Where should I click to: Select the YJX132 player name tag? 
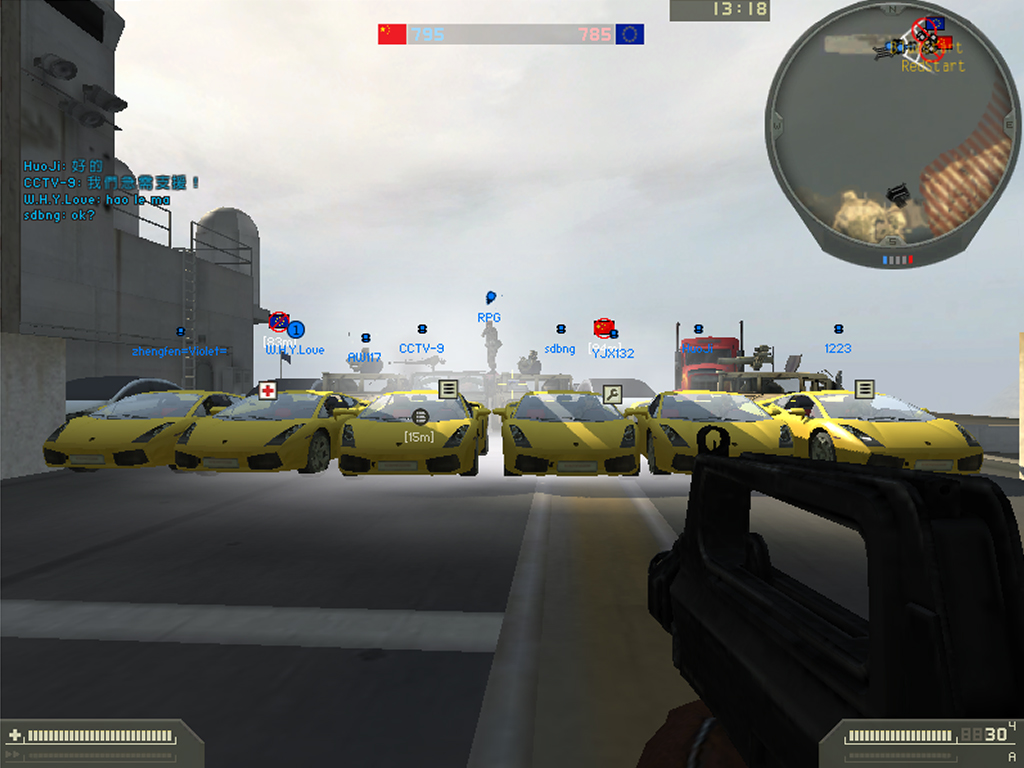coord(613,353)
